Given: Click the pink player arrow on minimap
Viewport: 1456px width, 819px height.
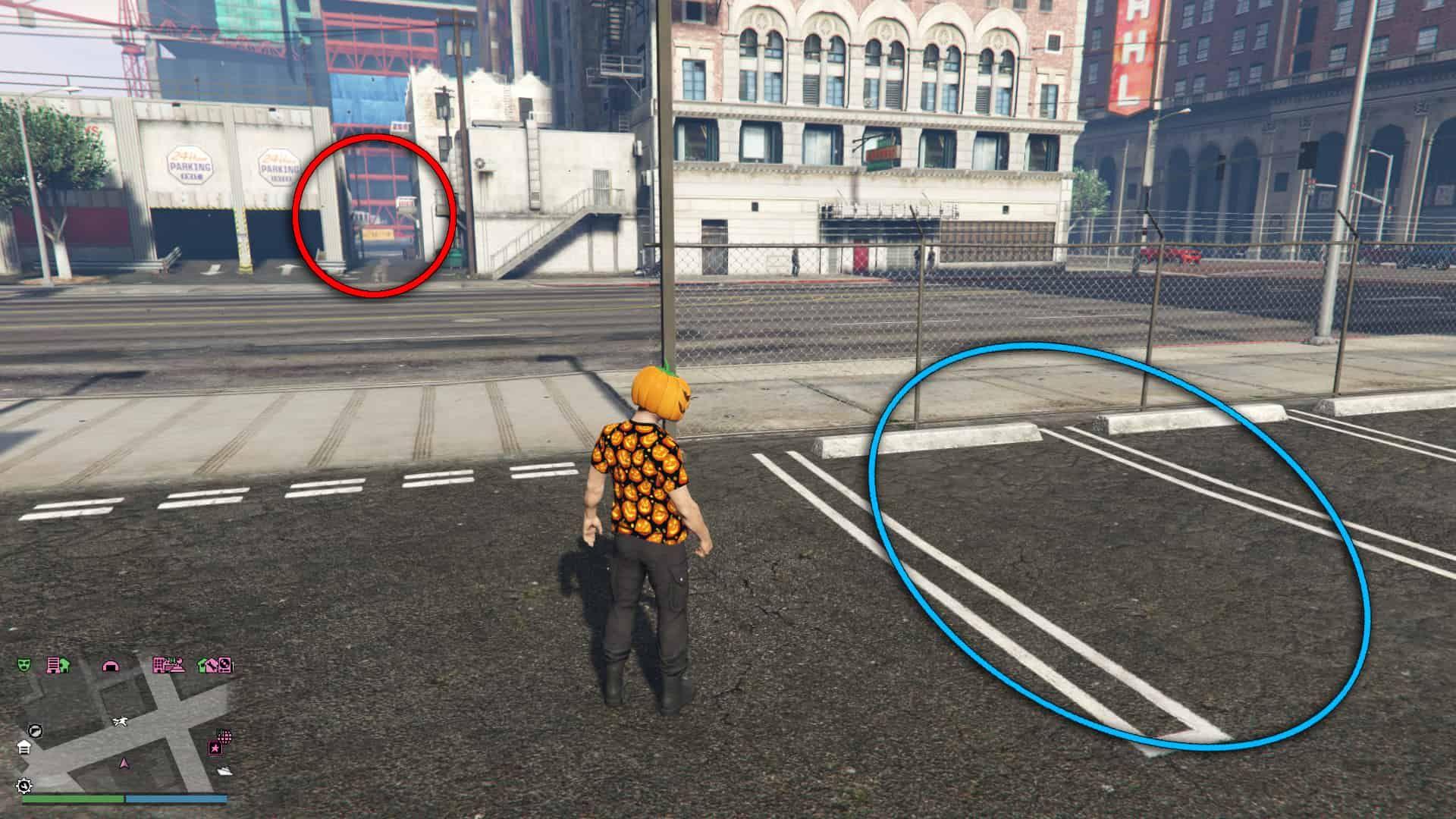Looking at the screenshot, I should pyautogui.click(x=124, y=763).
